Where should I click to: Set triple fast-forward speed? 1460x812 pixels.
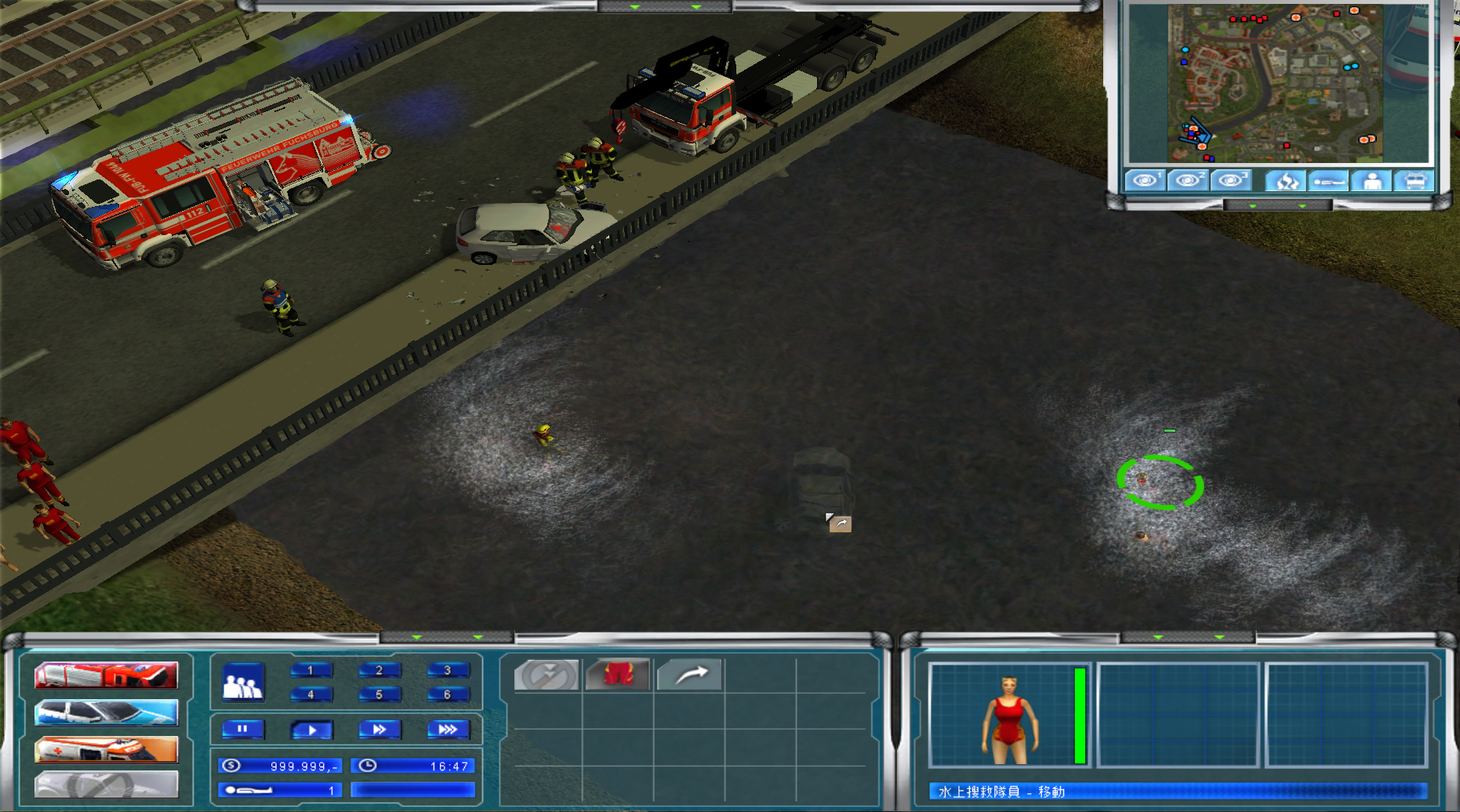(448, 730)
